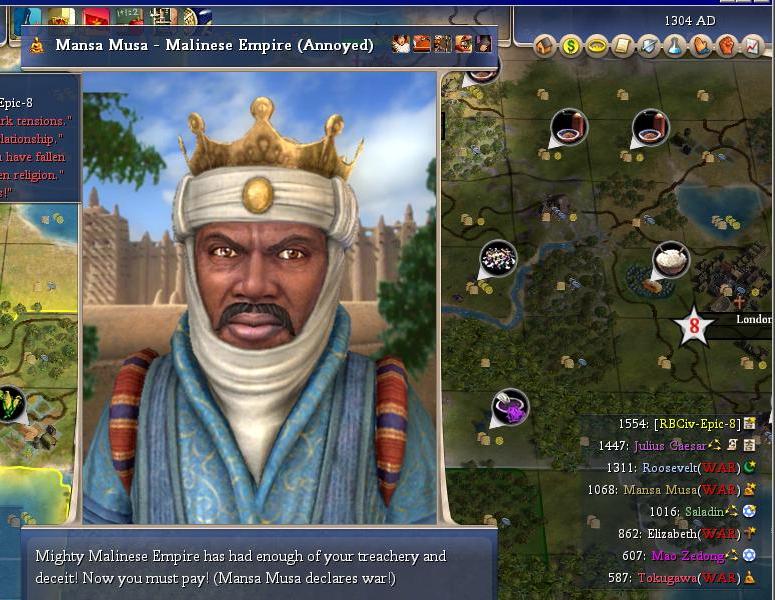Dismiss Mansa Musa's war declaration message
The width and height of the screenshot is (775, 600).
(258, 567)
